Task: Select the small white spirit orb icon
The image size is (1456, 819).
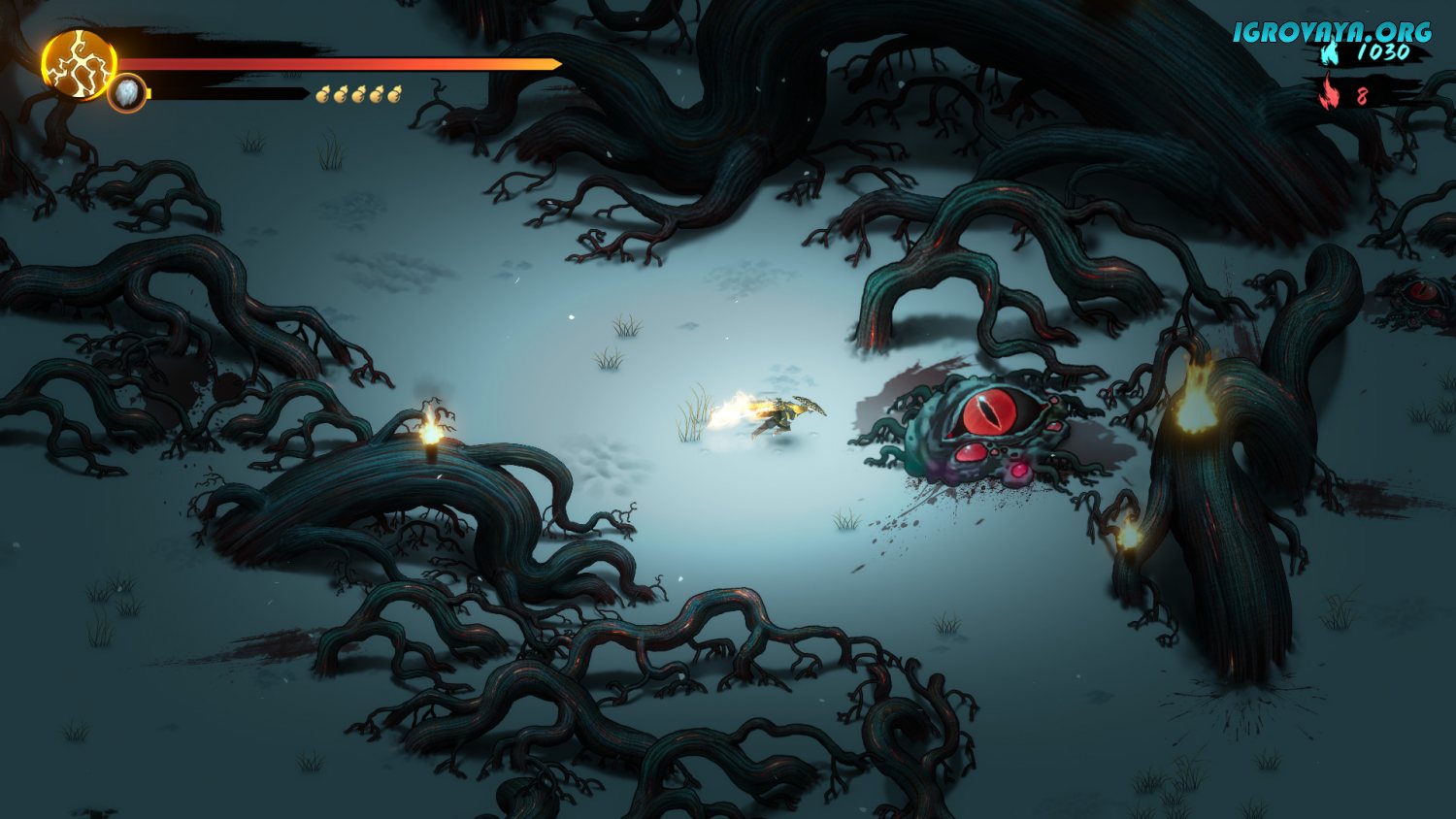Action: [127, 94]
